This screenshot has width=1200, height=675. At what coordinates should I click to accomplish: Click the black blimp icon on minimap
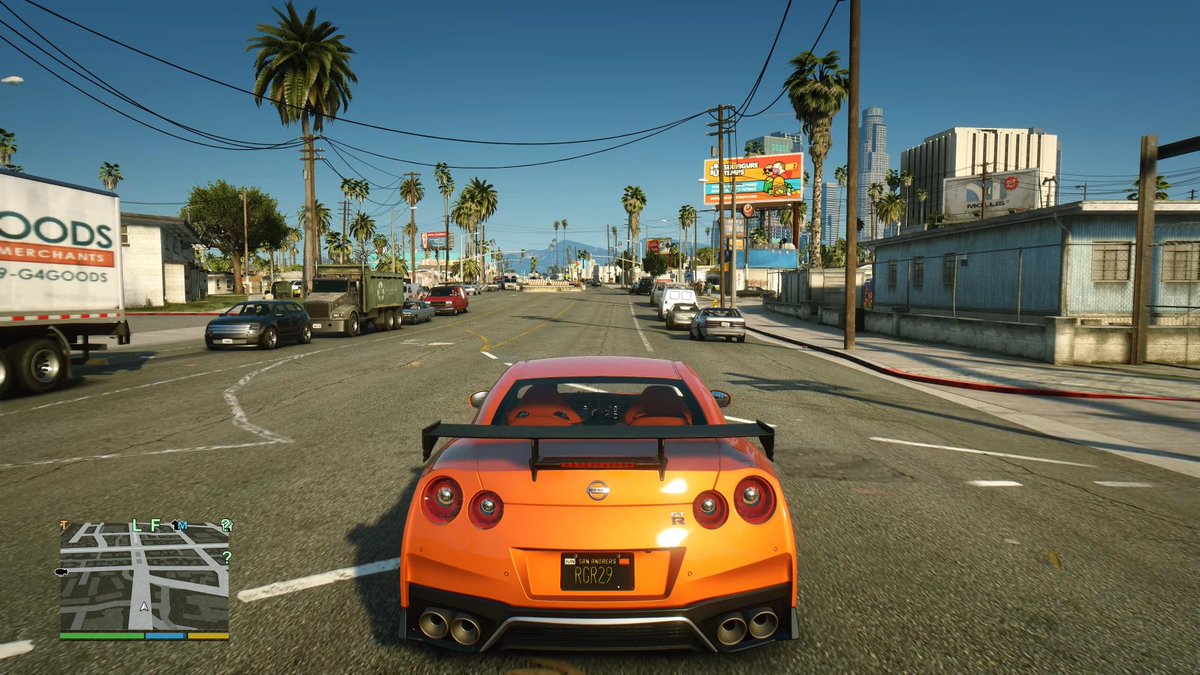point(62,572)
